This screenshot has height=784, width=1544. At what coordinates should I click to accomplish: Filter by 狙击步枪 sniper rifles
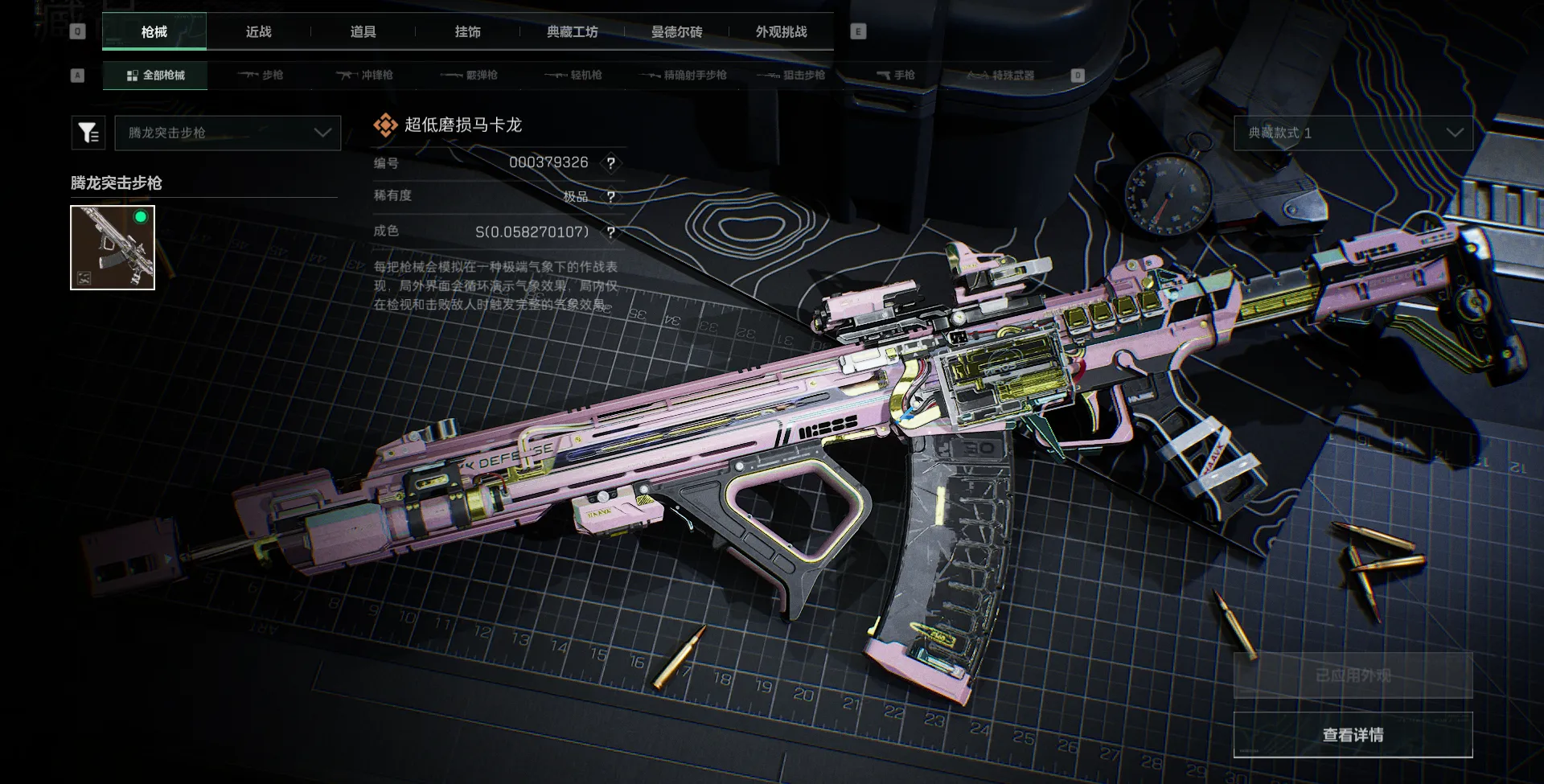point(792,75)
